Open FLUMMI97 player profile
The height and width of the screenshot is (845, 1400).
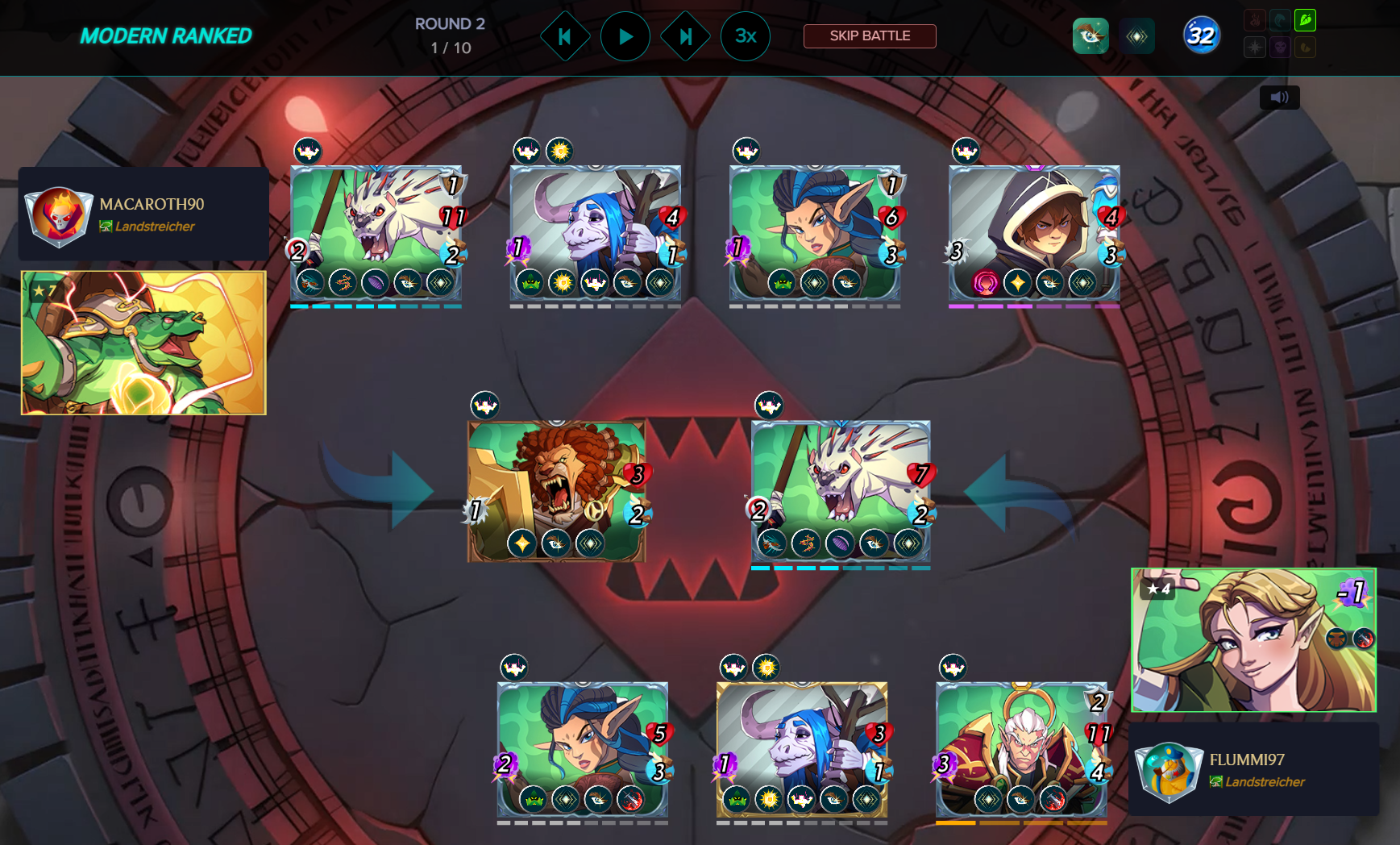click(x=1246, y=760)
